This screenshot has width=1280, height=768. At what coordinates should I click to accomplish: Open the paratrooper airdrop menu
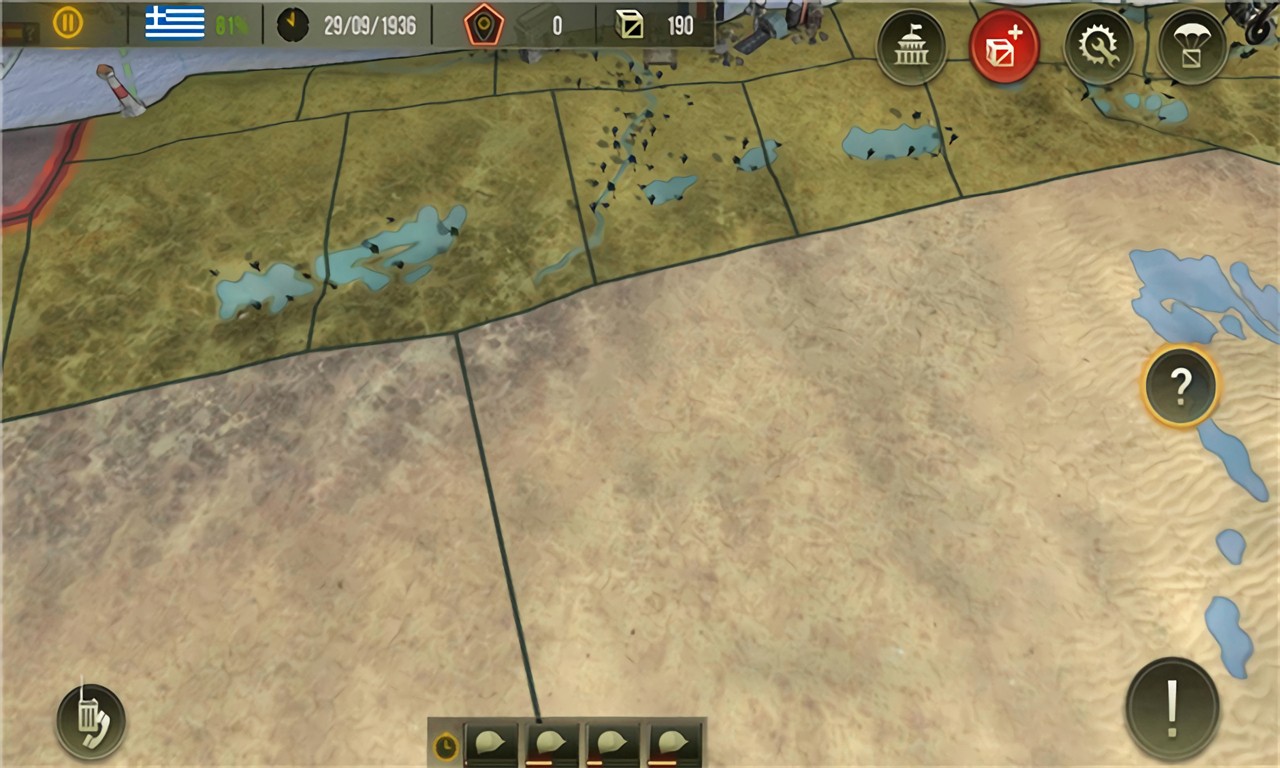[x=1192, y=47]
